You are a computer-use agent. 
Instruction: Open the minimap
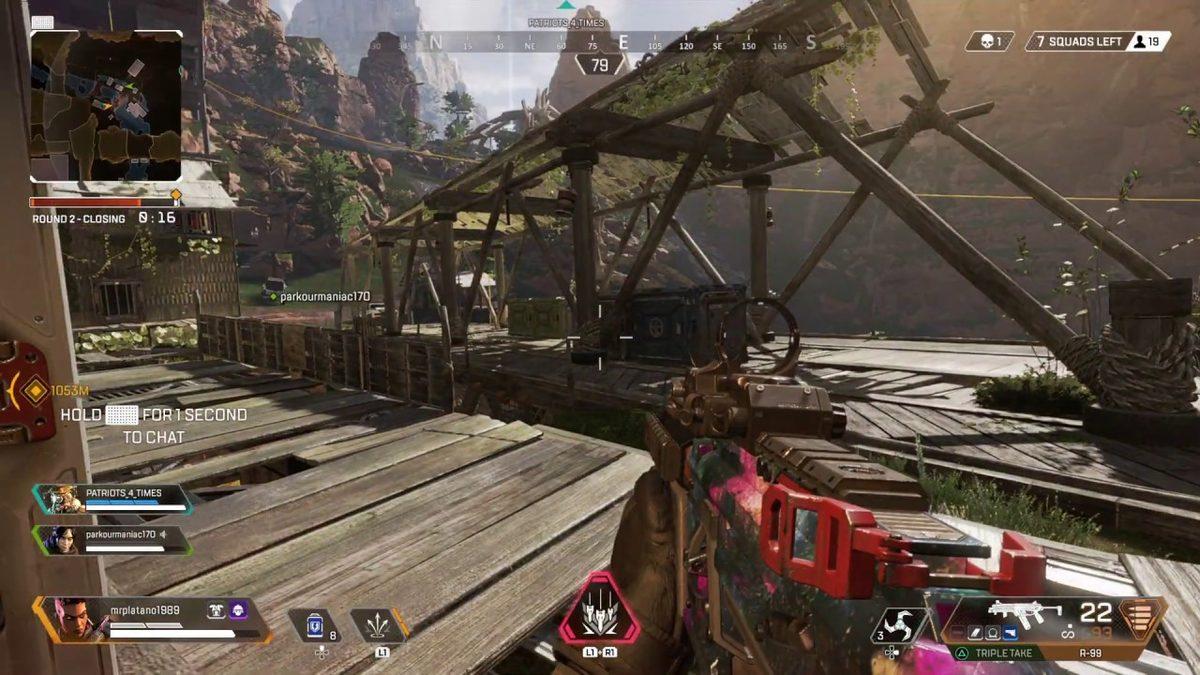106,106
